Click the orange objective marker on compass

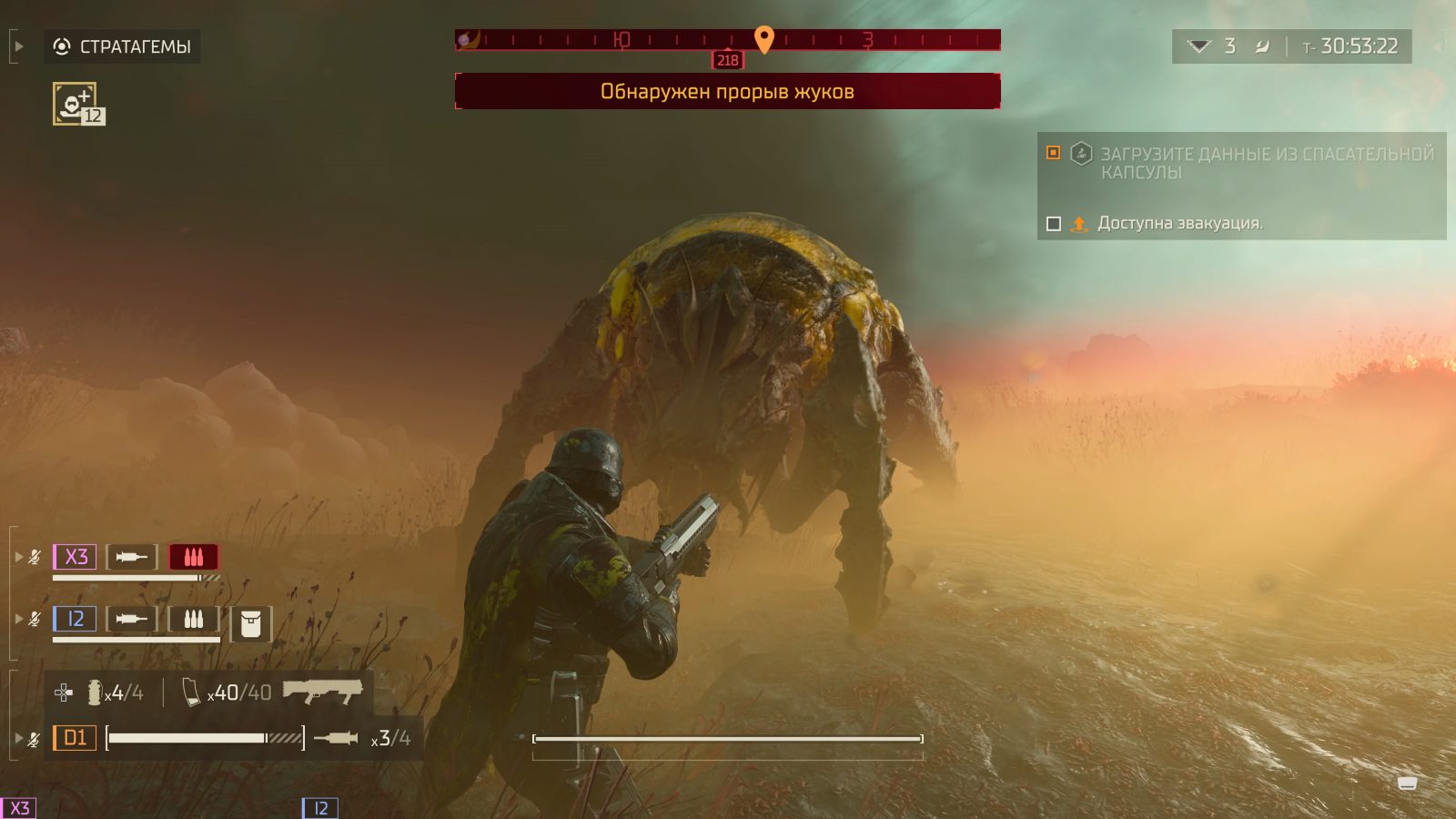click(x=764, y=38)
